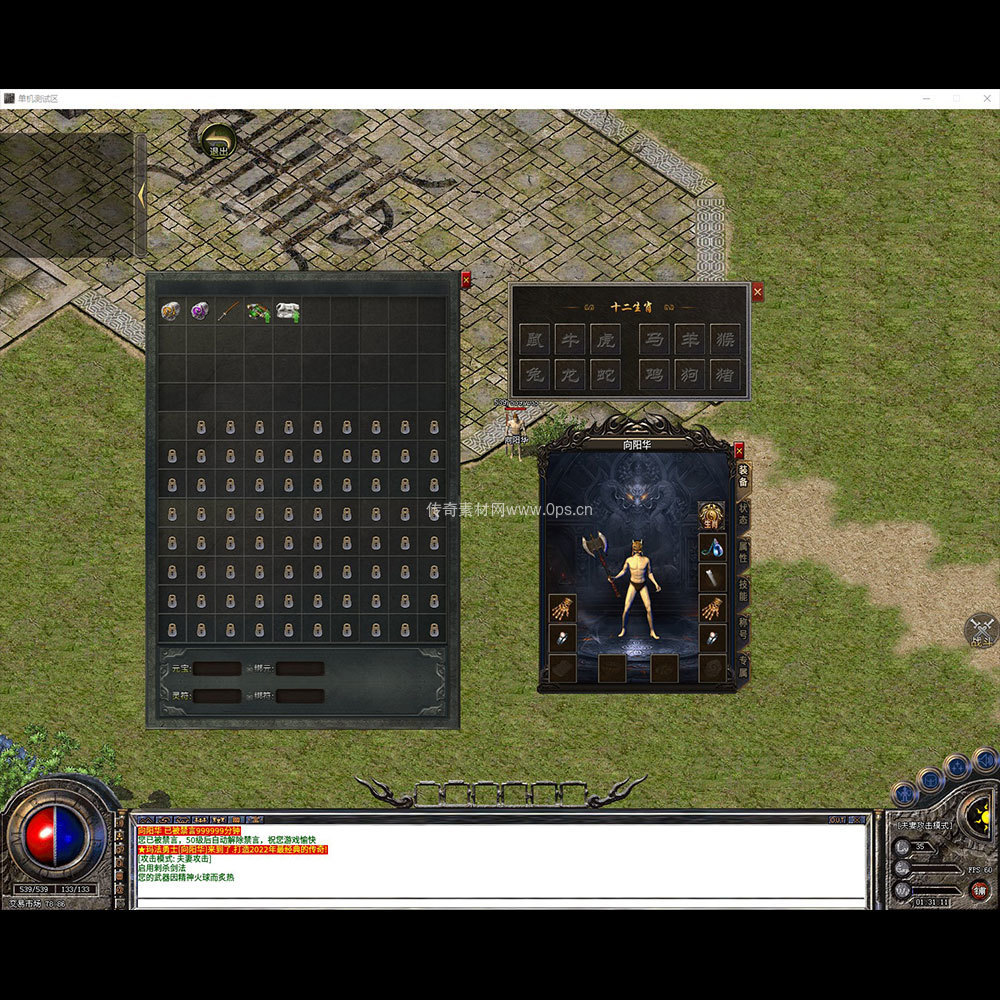Screen dimensions: 1000x1000
Task: Click the 退出 exit button
Action: coord(218,141)
